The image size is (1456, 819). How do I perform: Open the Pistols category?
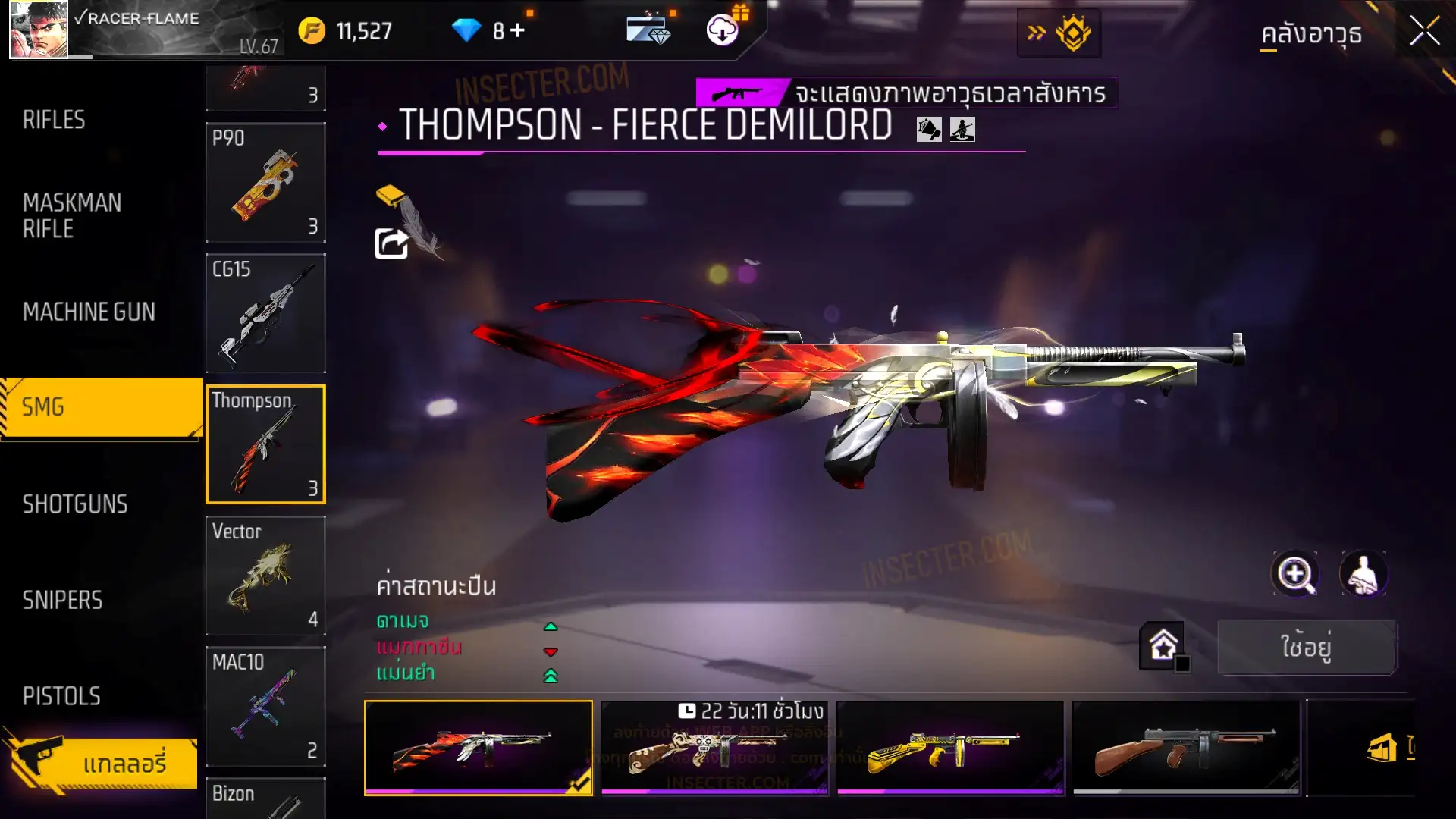(61, 696)
